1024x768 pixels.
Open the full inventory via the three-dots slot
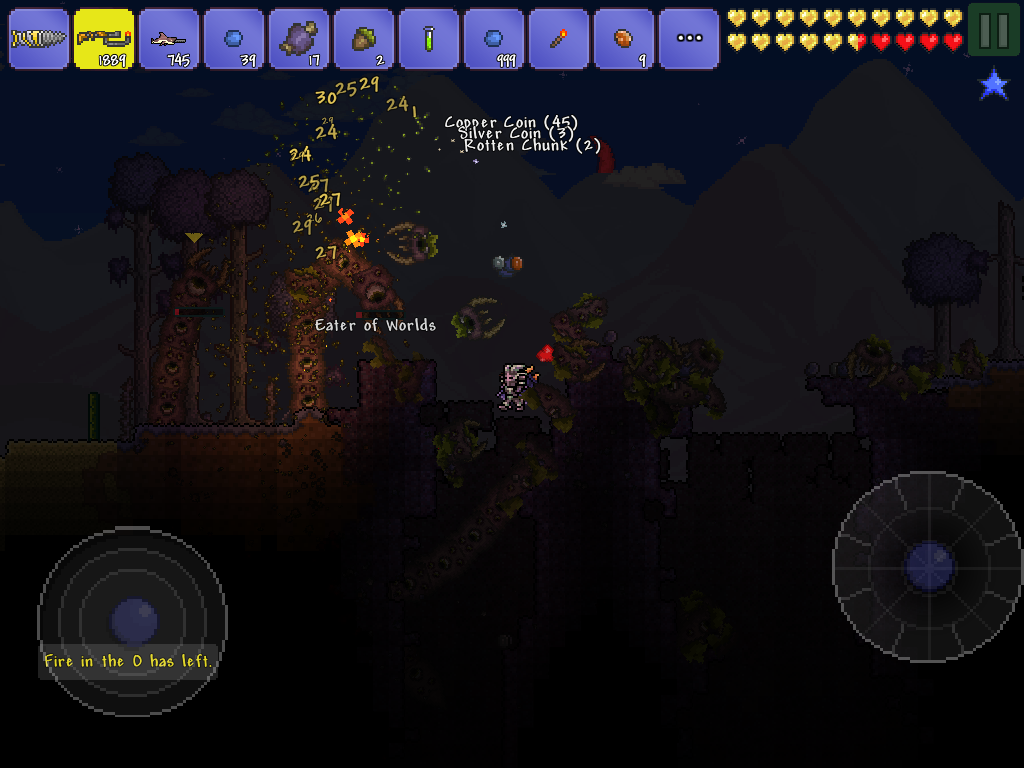[689, 39]
